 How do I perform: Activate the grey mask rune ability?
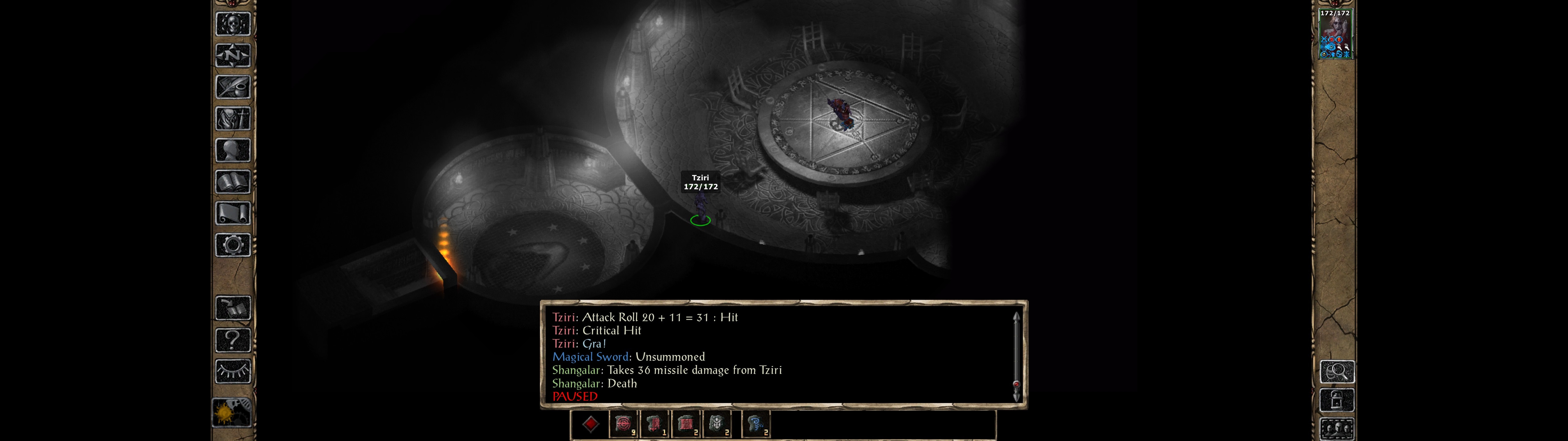(x=717, y=424)
